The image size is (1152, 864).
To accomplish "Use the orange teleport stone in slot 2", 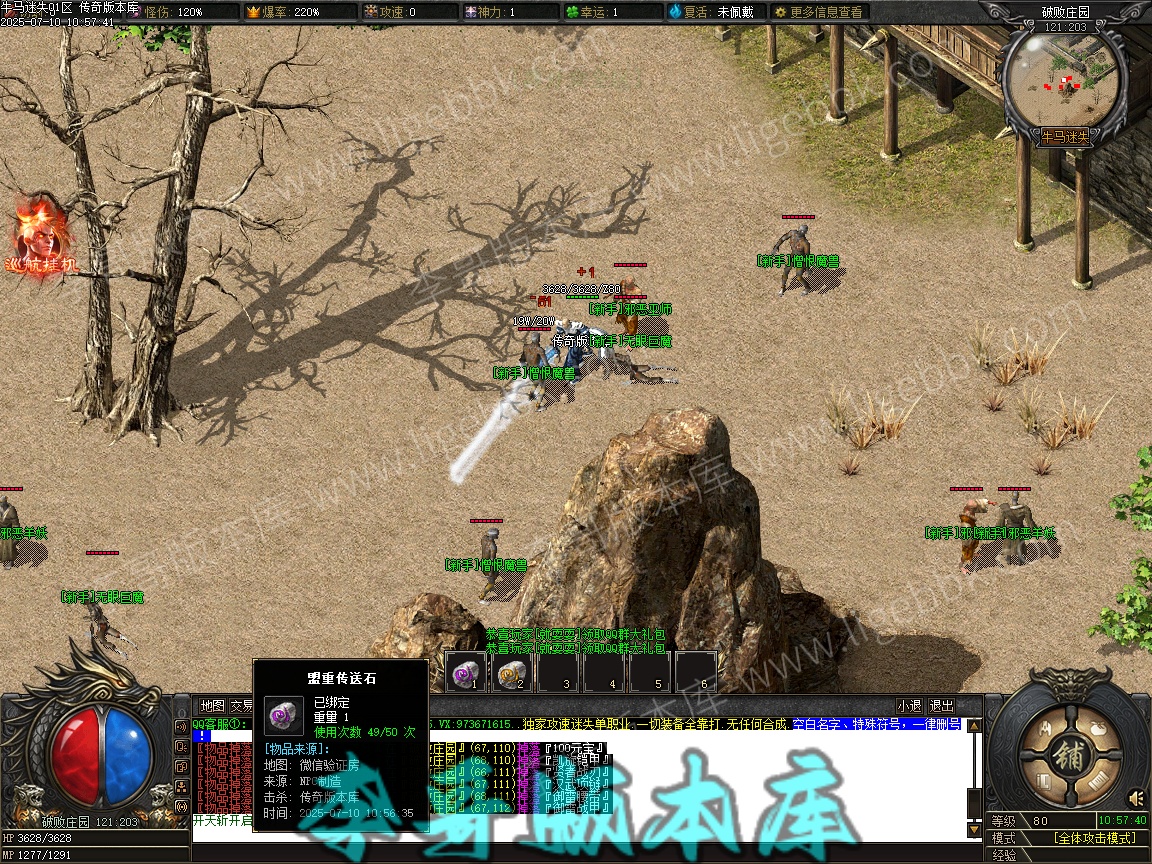I will click(512, 671).
